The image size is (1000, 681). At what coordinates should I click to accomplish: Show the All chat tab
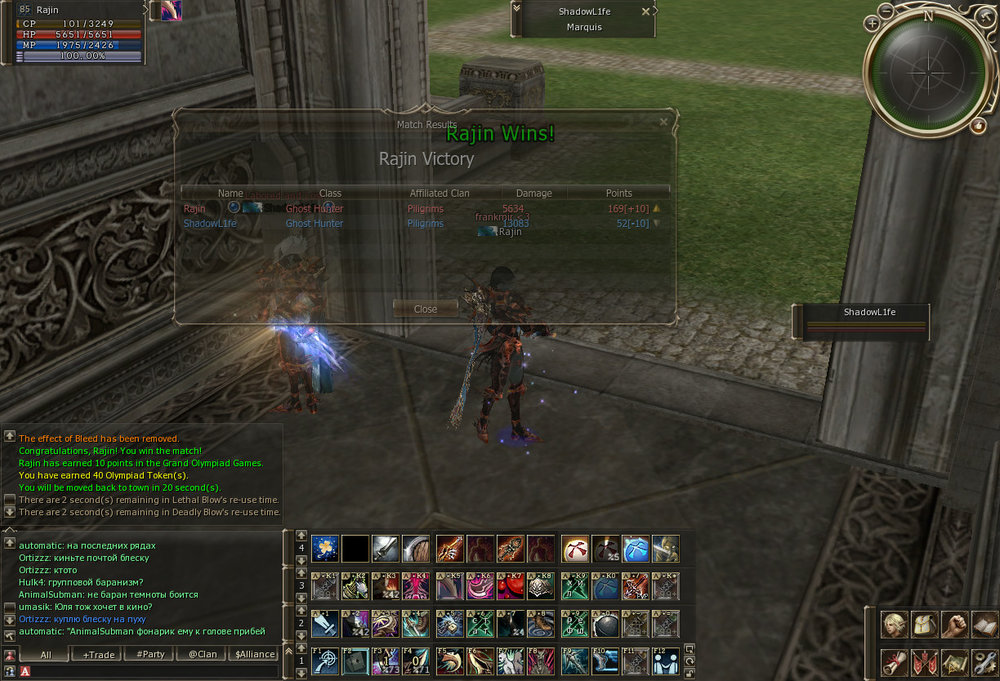[45, 654]
